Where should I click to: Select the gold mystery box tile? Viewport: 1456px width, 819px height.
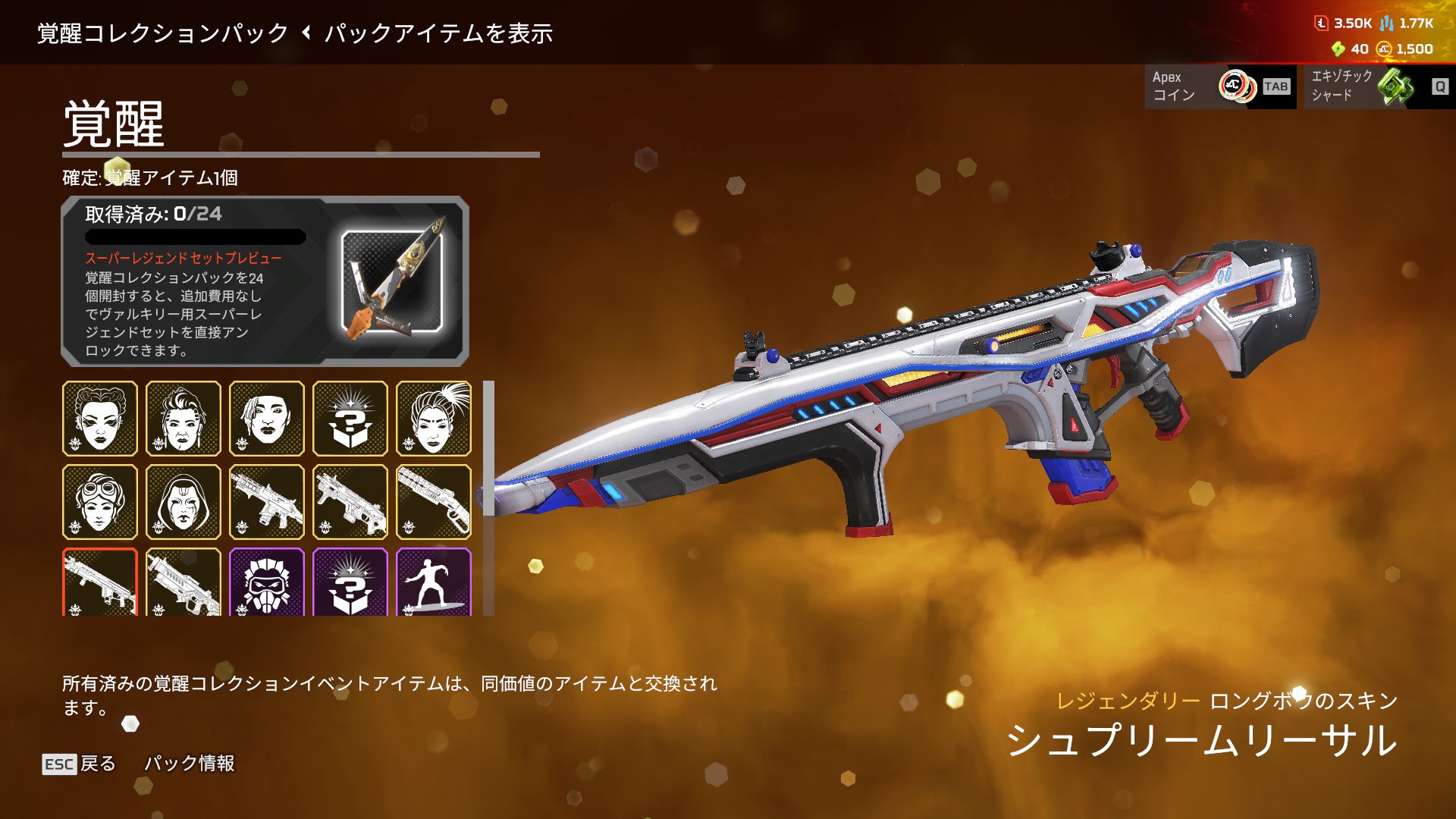[x=350, y=419]
